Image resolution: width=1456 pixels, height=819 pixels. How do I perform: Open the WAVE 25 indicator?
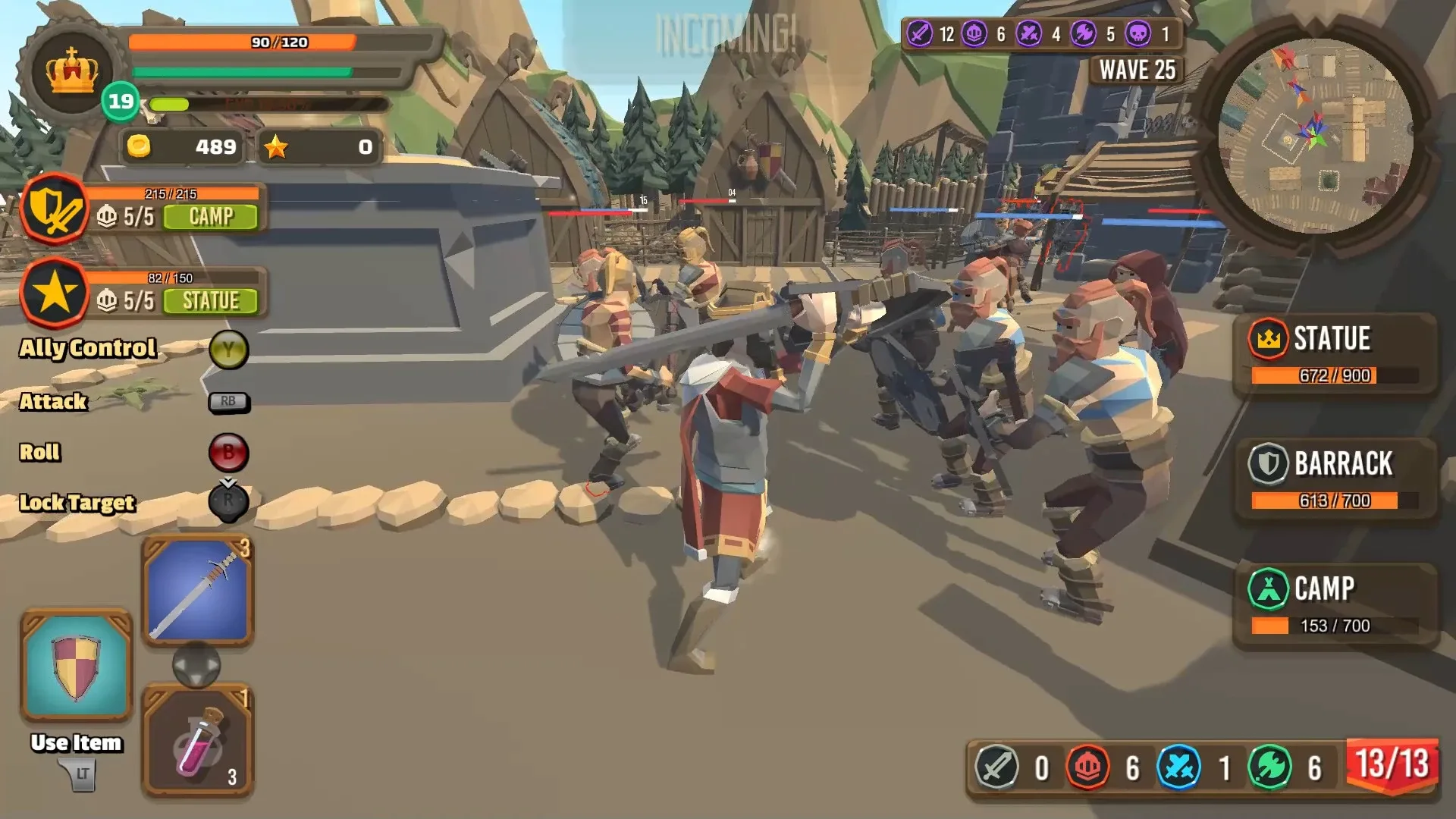(1137, 70)
